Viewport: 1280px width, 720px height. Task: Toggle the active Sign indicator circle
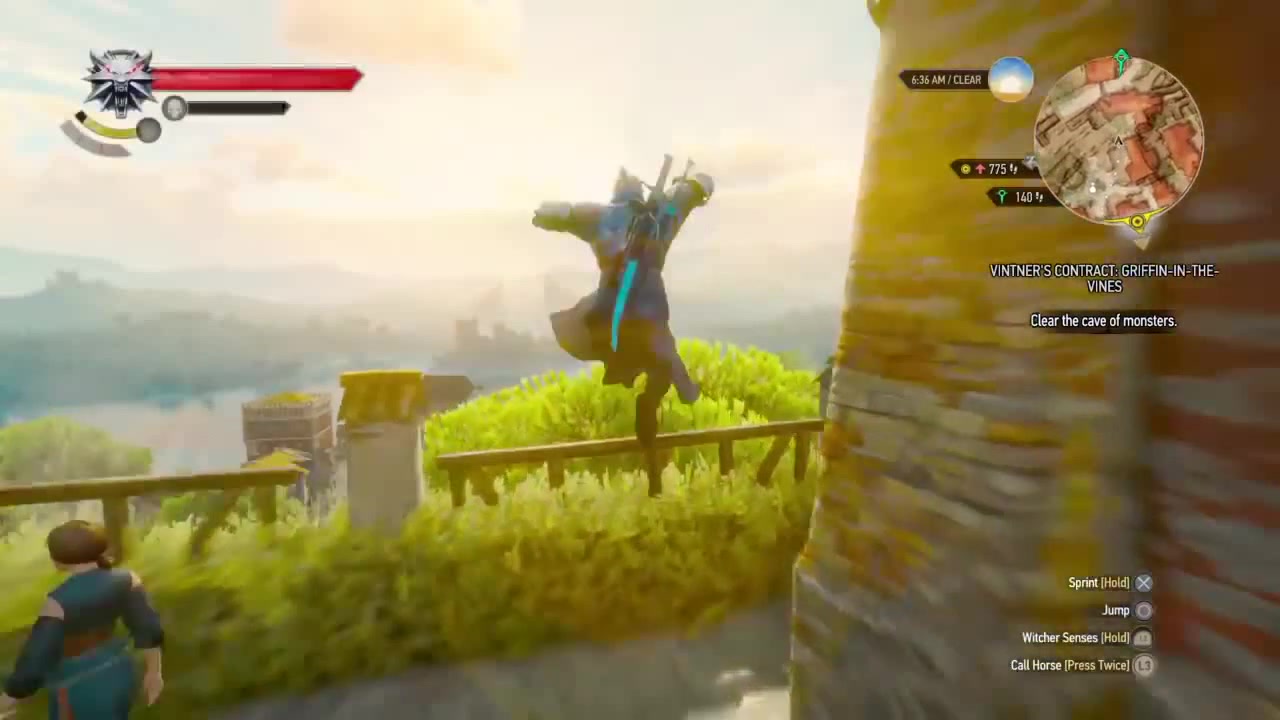tap(149, 131)
